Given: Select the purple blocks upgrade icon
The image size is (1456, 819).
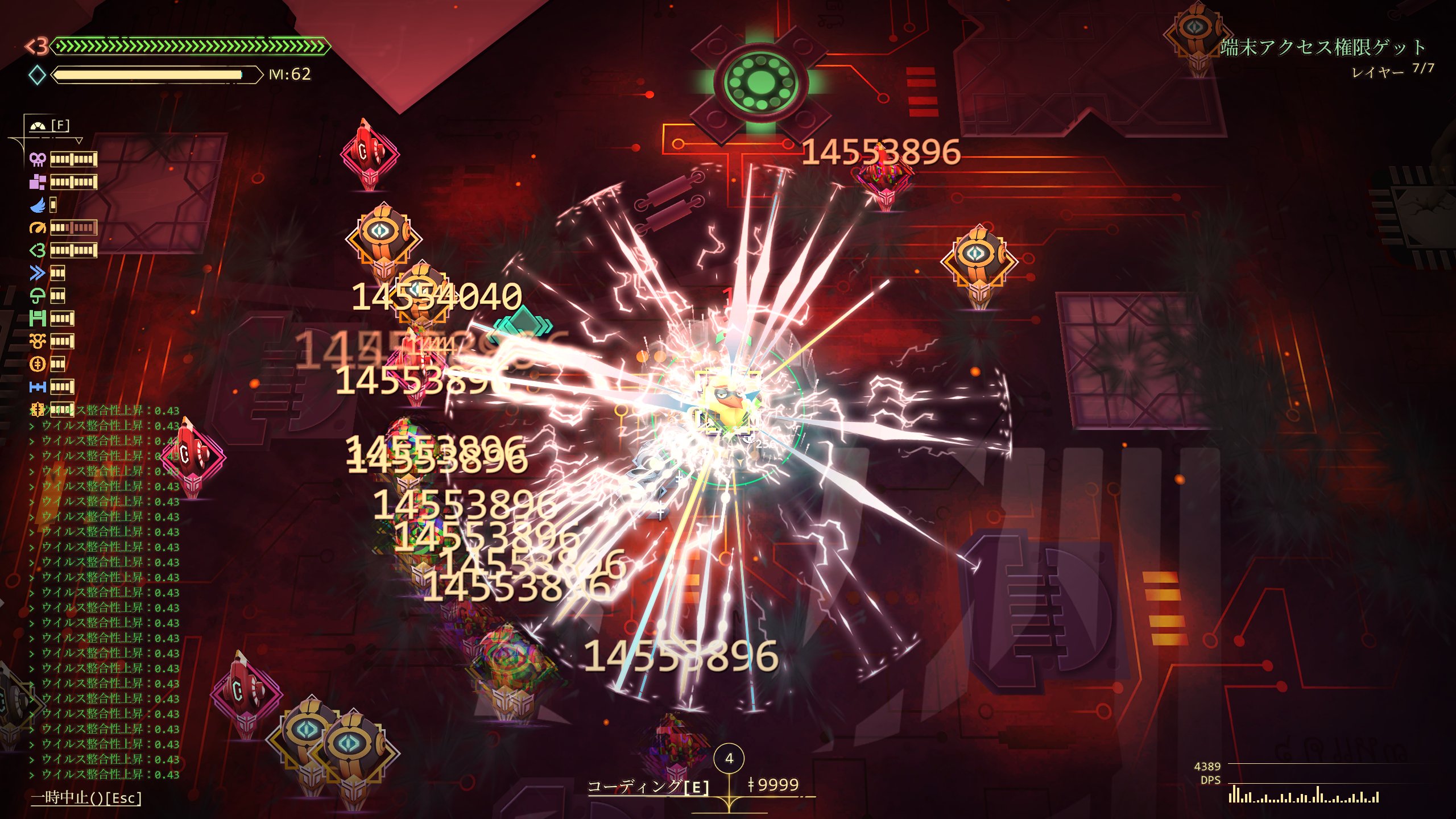Looking at the screenshot, I should (x=38, y=182).
